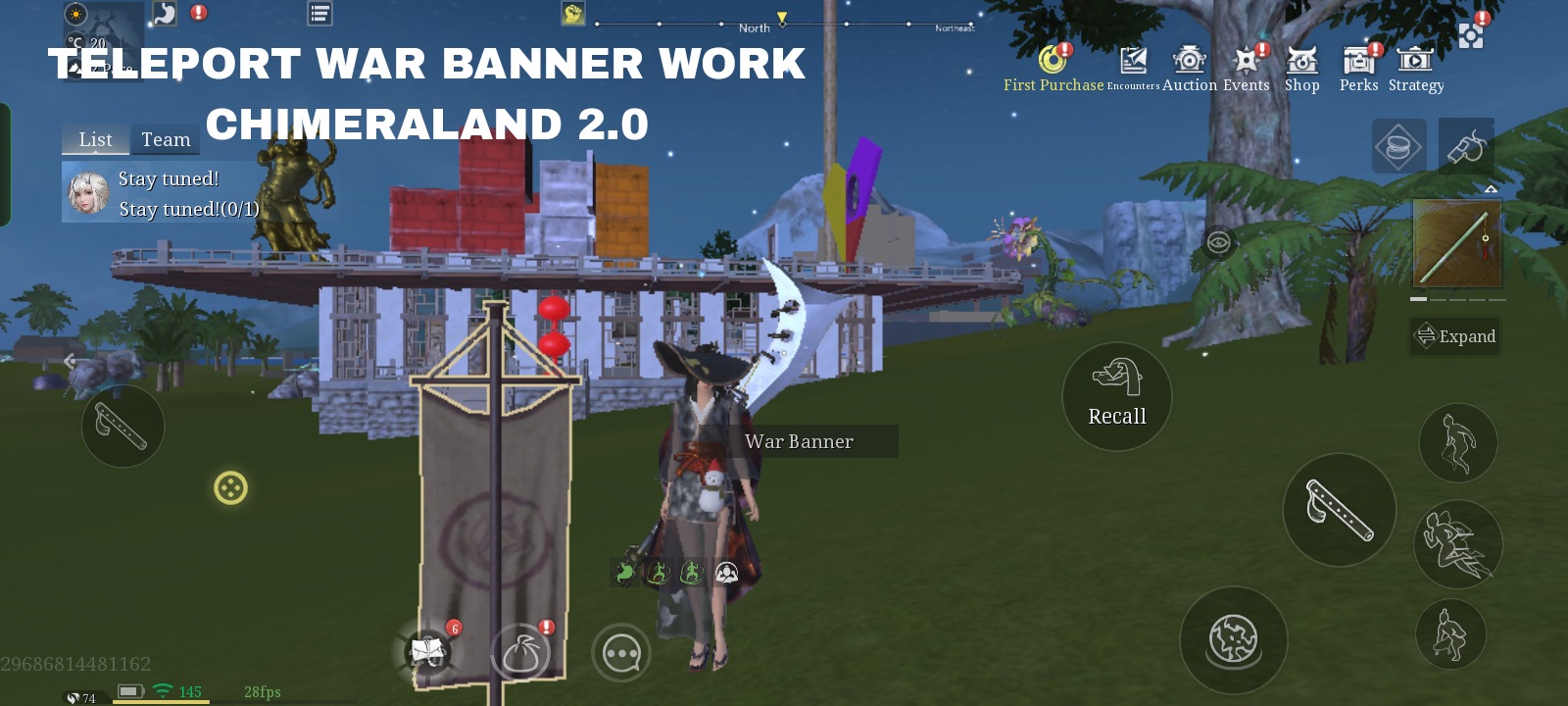Tap the whistle icon button
The height and width of the screenshot is (706, 1568).
click(x=1466, y=147)
